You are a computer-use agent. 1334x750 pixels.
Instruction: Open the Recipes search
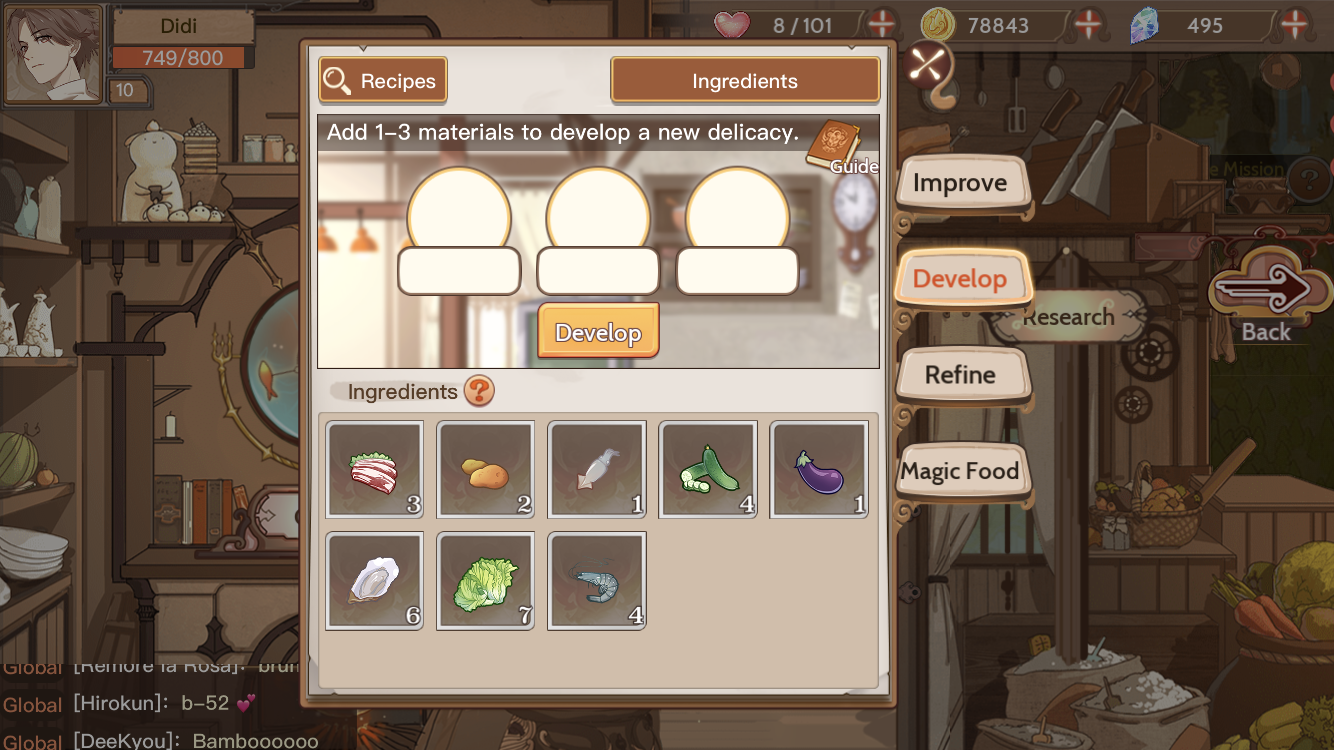(x=383, y=81)
